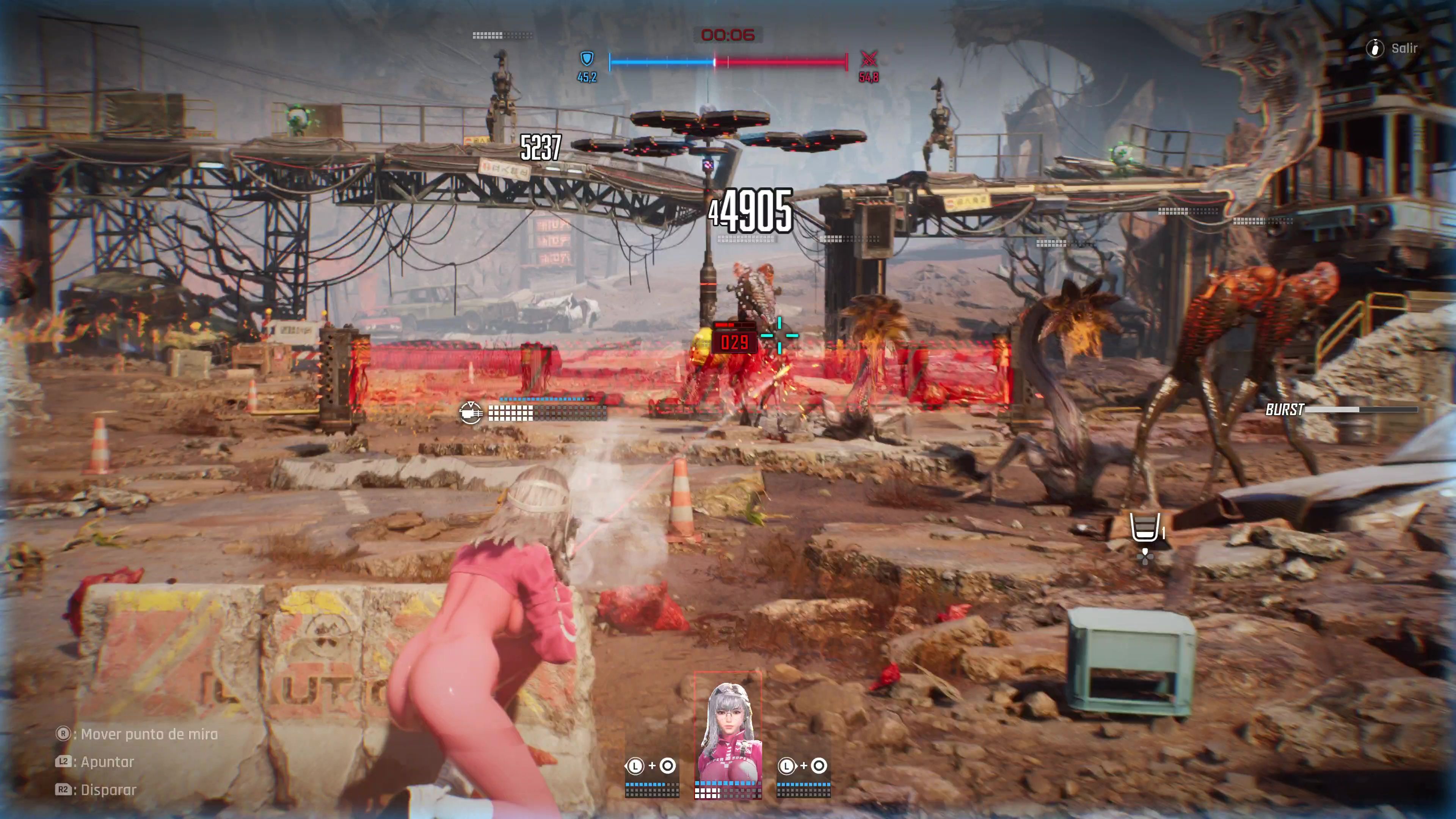
Task: Click the red crossed enemy team icon
Action: coord(869,58)
